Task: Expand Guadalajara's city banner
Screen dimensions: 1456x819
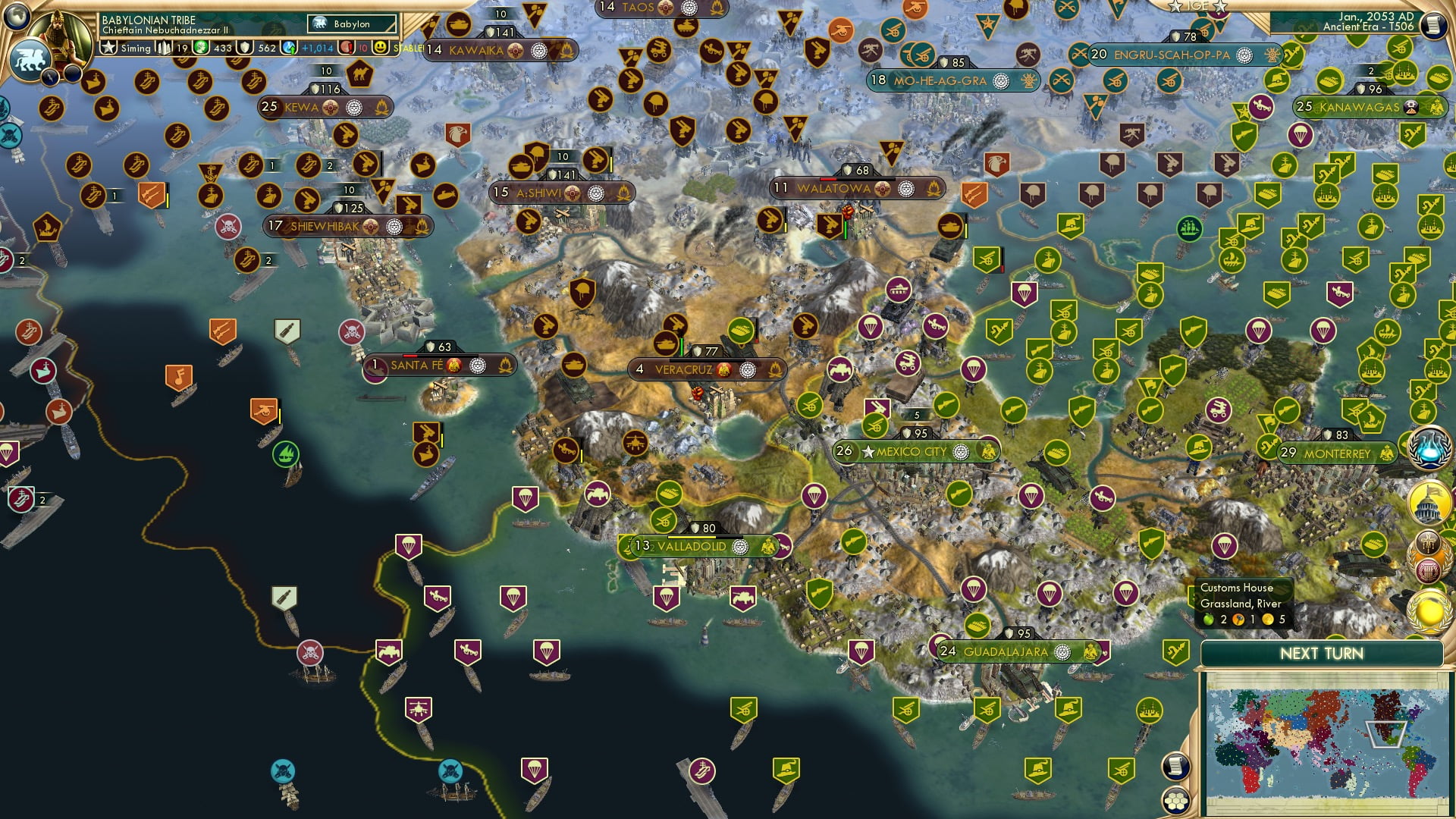Action: click(x=1009, y=651)
